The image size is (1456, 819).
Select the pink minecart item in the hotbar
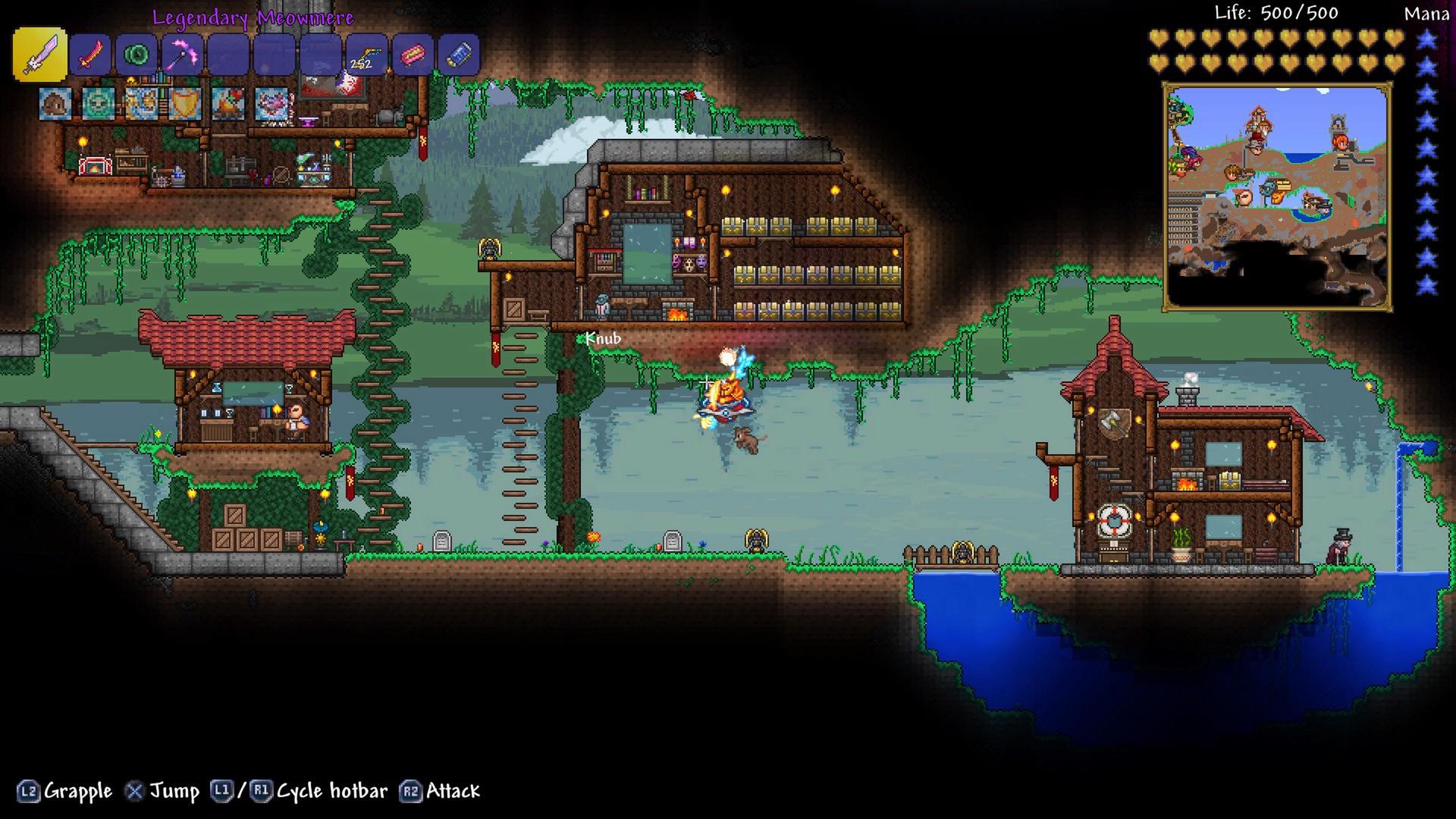click(413, 53)
